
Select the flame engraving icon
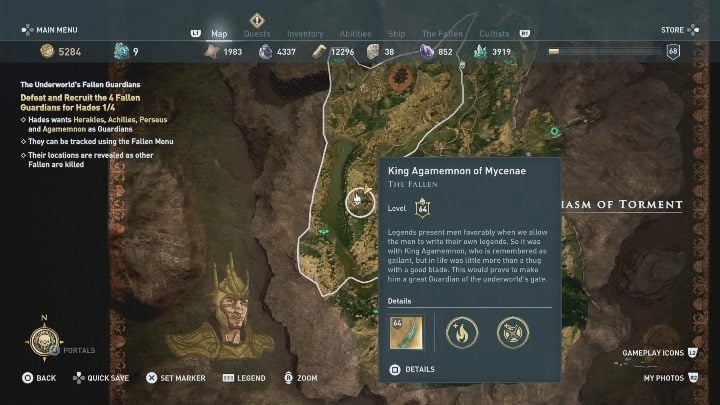click(x=462, y=332)
